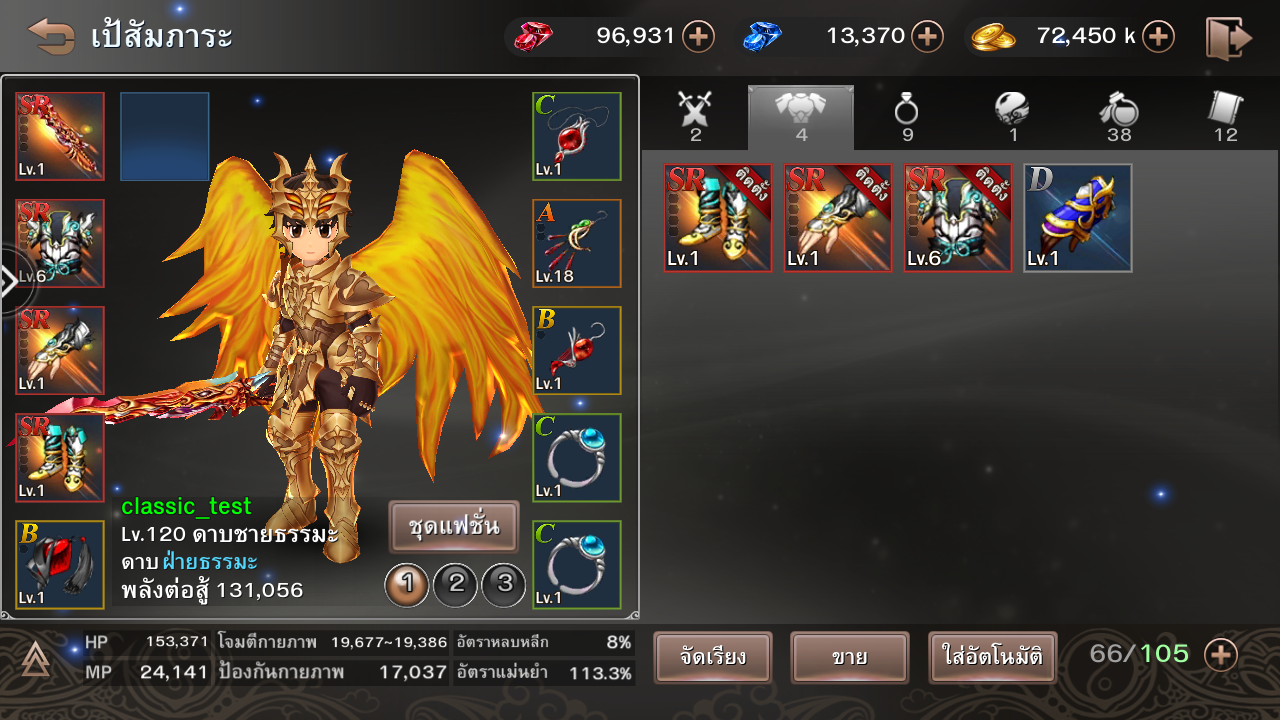
Task: Switch to equipment preset 3
Action: click(504, 584)
